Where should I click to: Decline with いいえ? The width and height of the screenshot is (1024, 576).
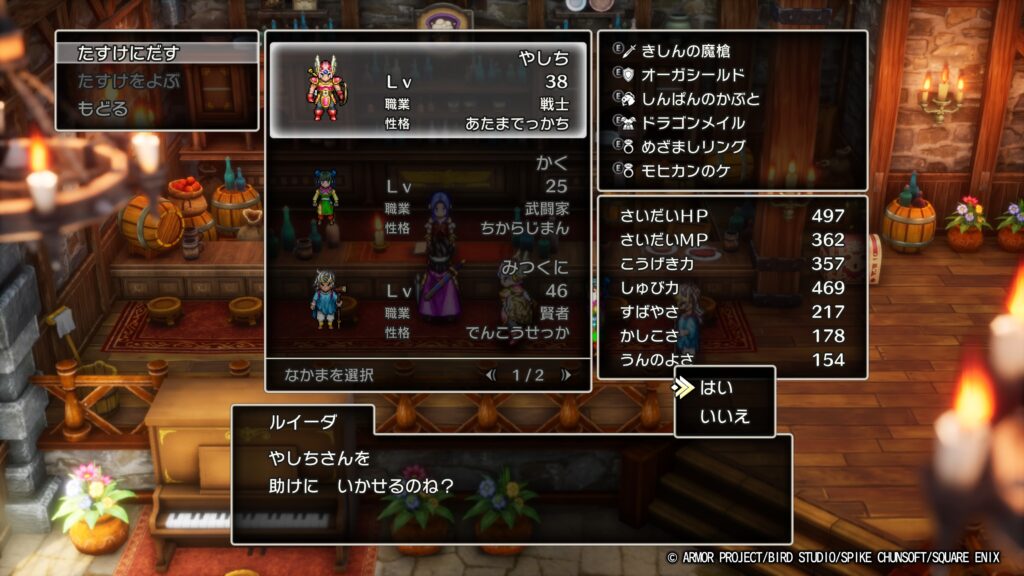[x=724, y=416]
